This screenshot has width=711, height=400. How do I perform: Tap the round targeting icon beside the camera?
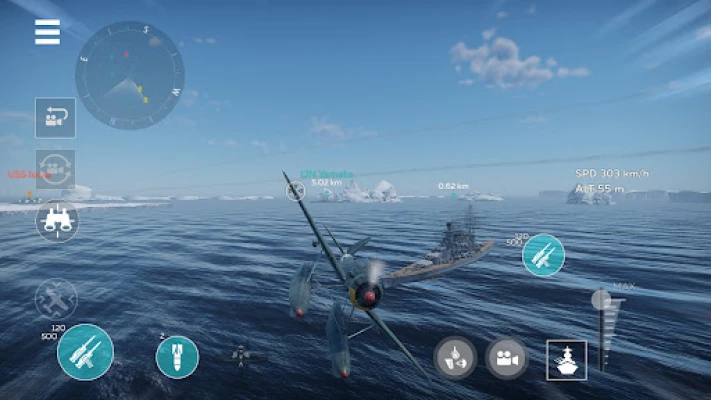[x=454, y=358]
